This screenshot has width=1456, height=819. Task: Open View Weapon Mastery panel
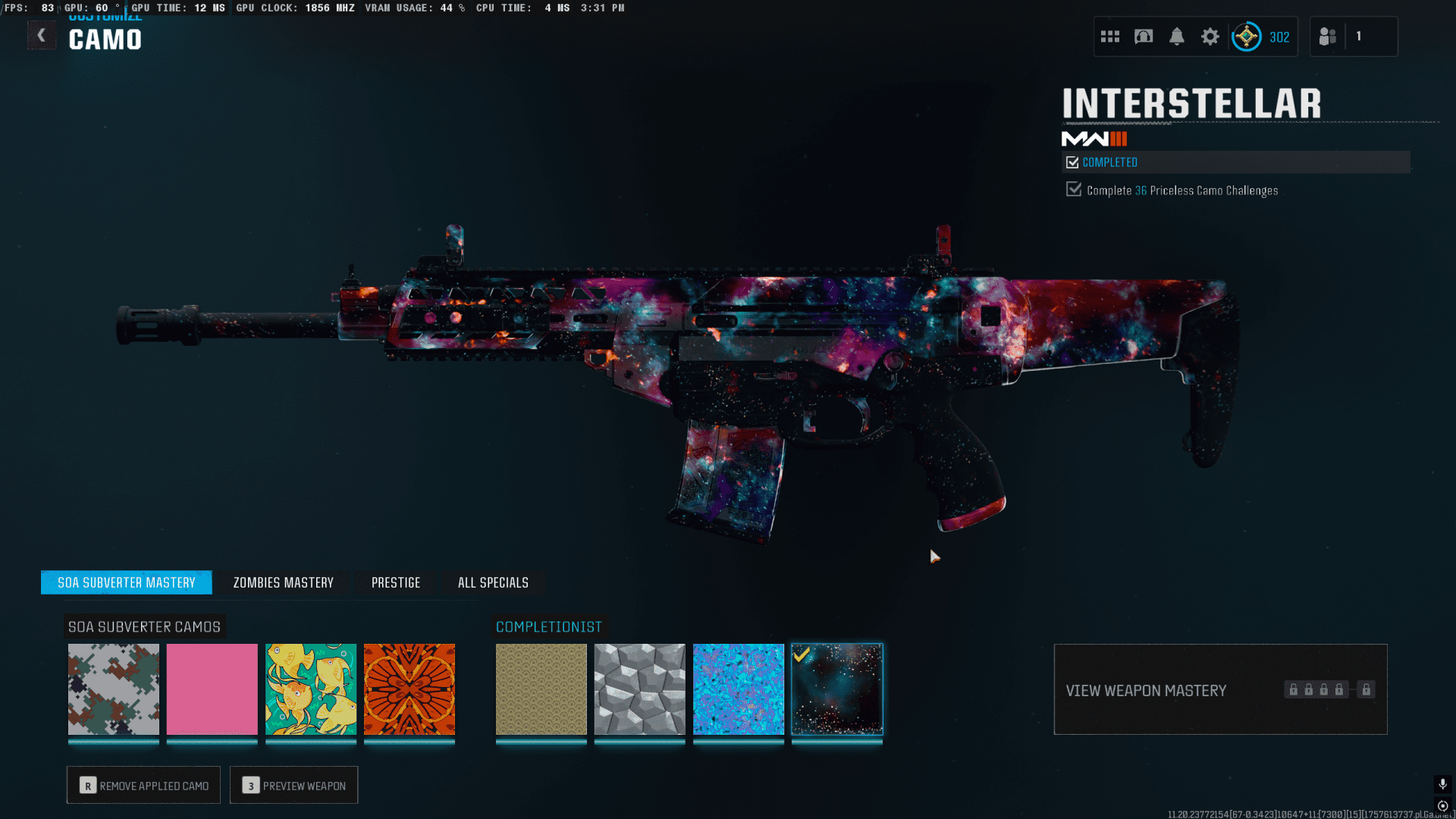click(1220, 689)
